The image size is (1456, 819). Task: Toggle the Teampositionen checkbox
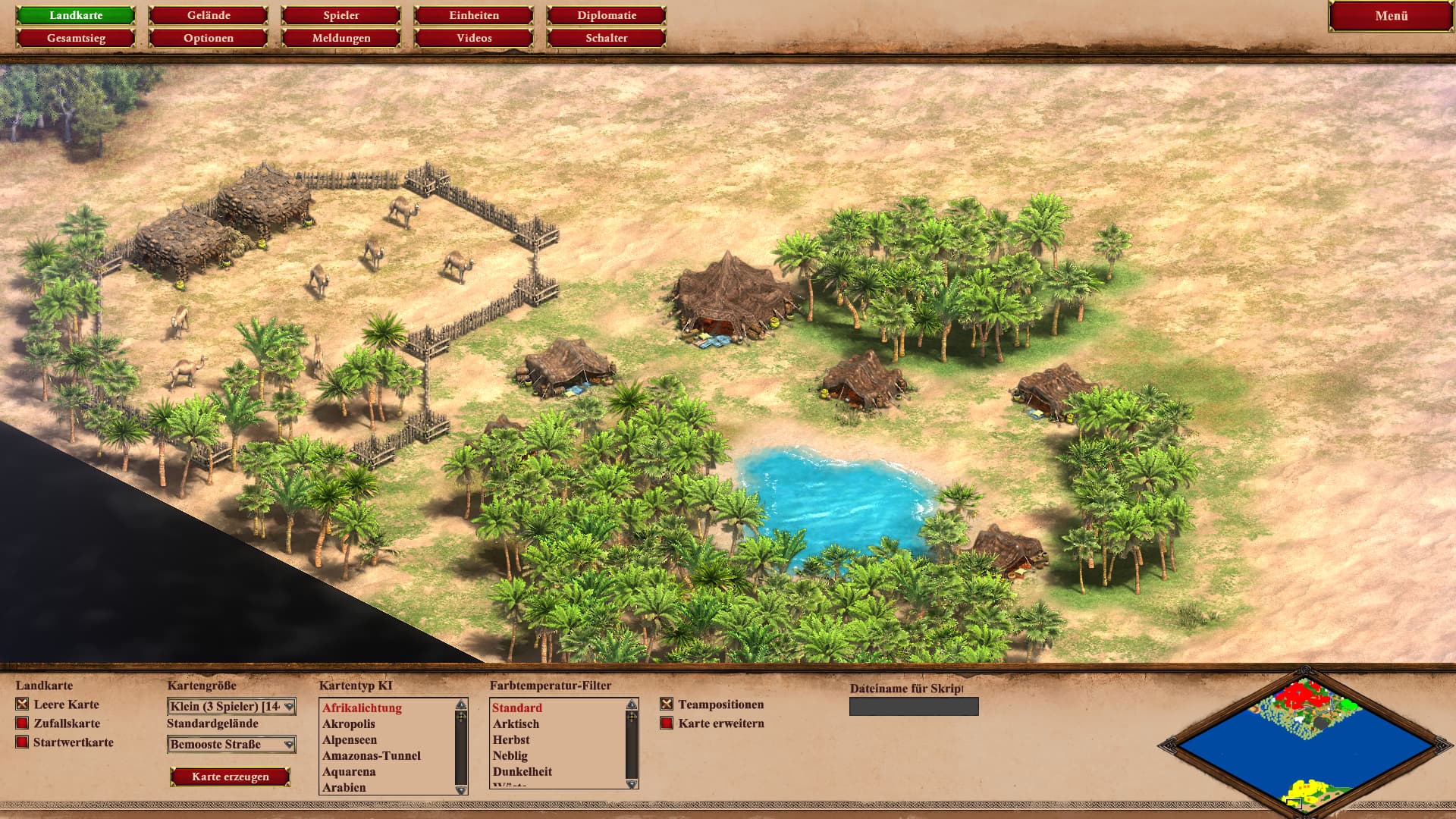[667, 704]
